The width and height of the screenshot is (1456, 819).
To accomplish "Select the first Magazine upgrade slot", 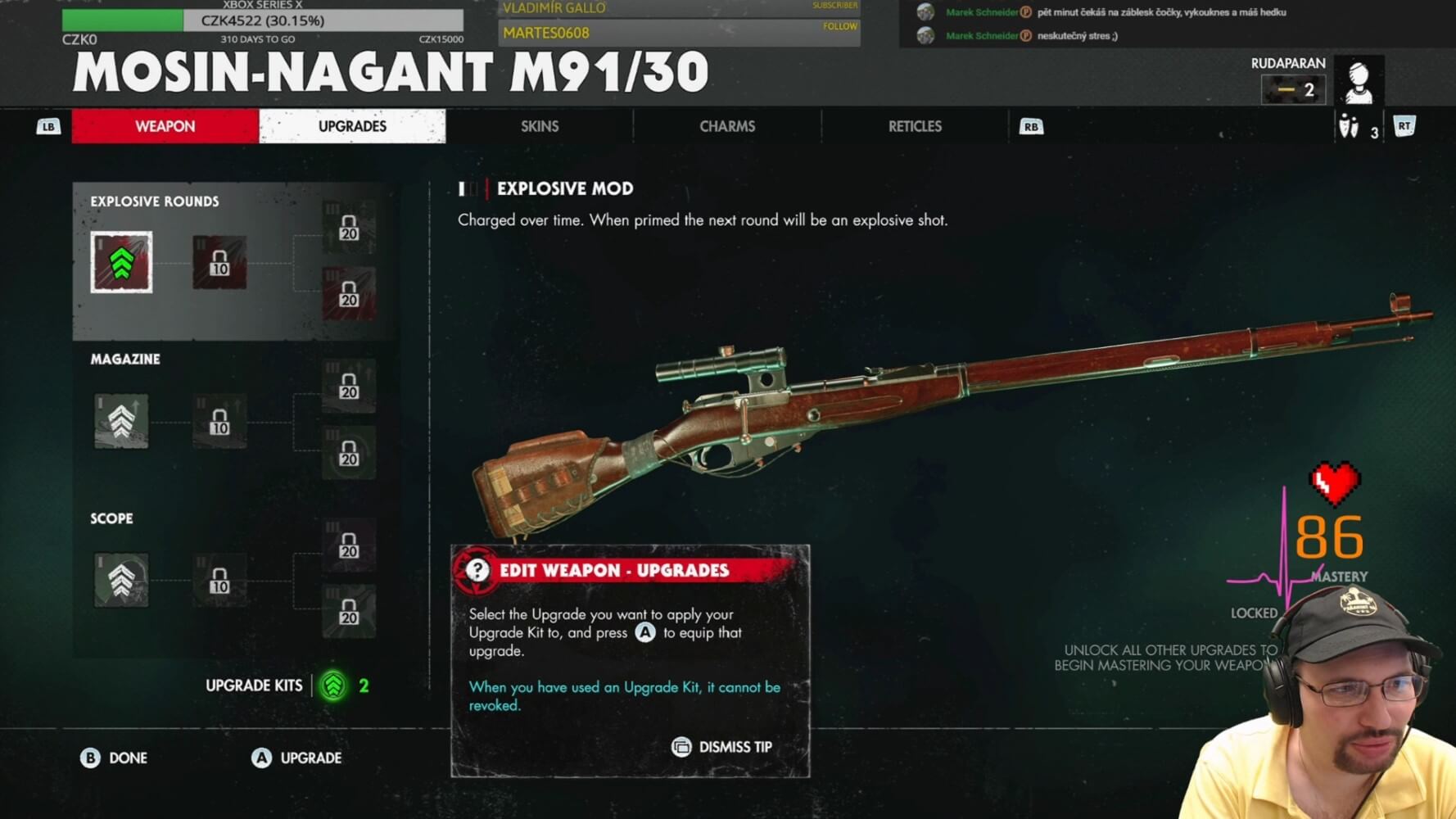I will pyautogui.click(x=121, y=421).
